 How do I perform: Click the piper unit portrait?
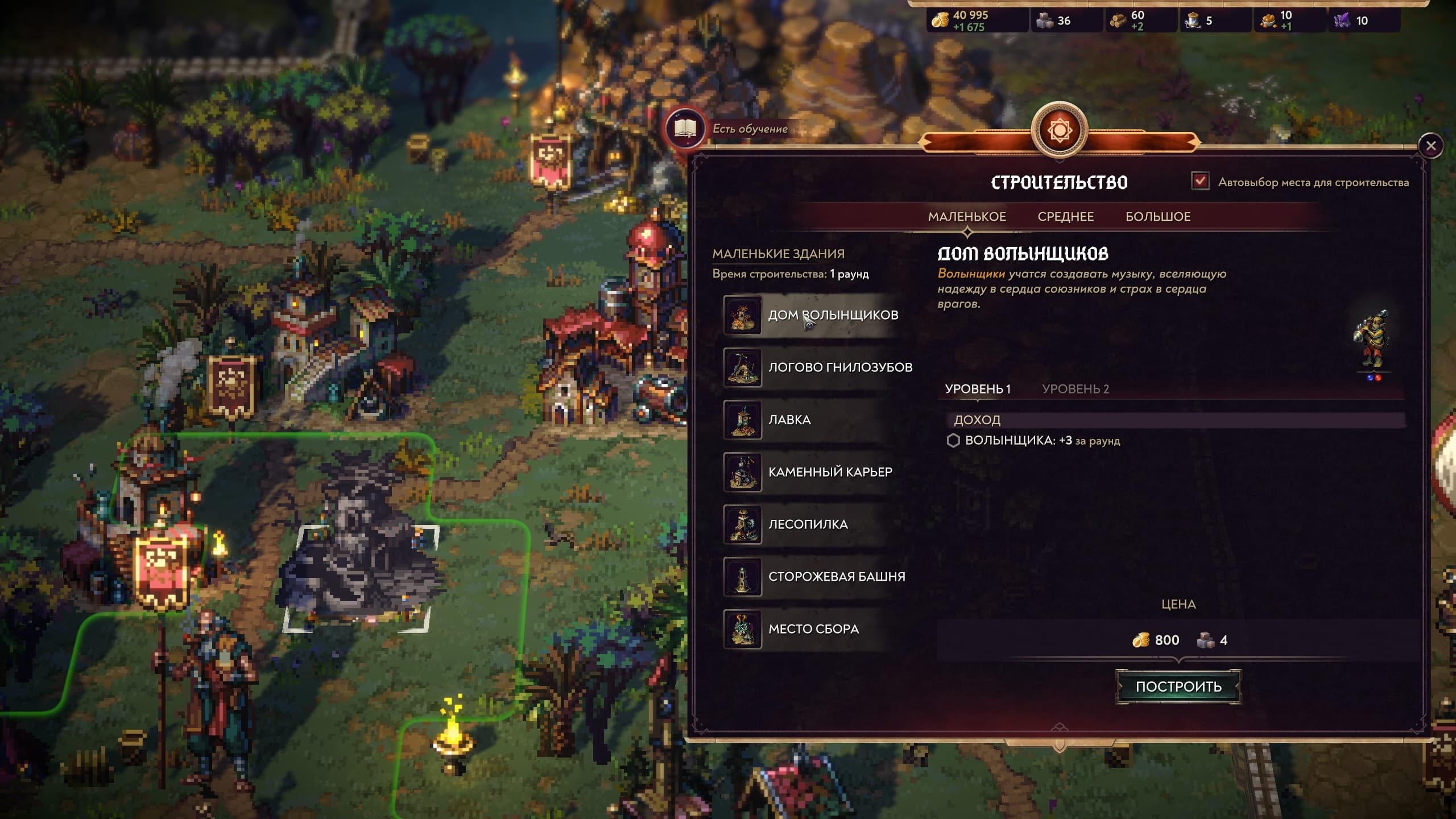1372,341
